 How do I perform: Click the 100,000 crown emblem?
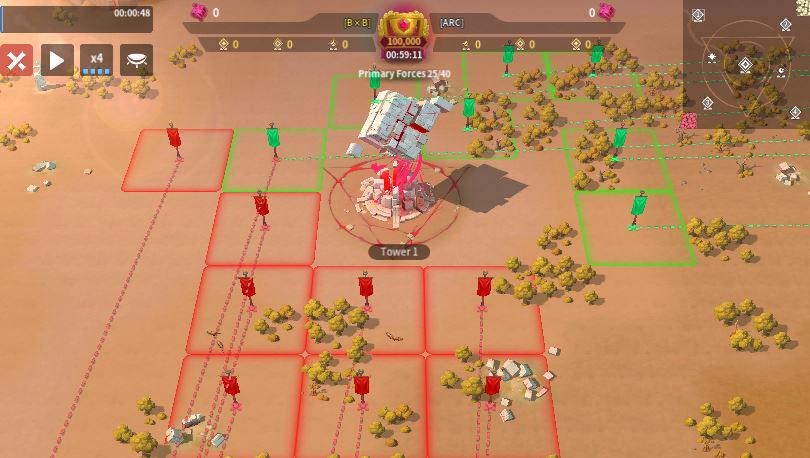pos(404,30)
